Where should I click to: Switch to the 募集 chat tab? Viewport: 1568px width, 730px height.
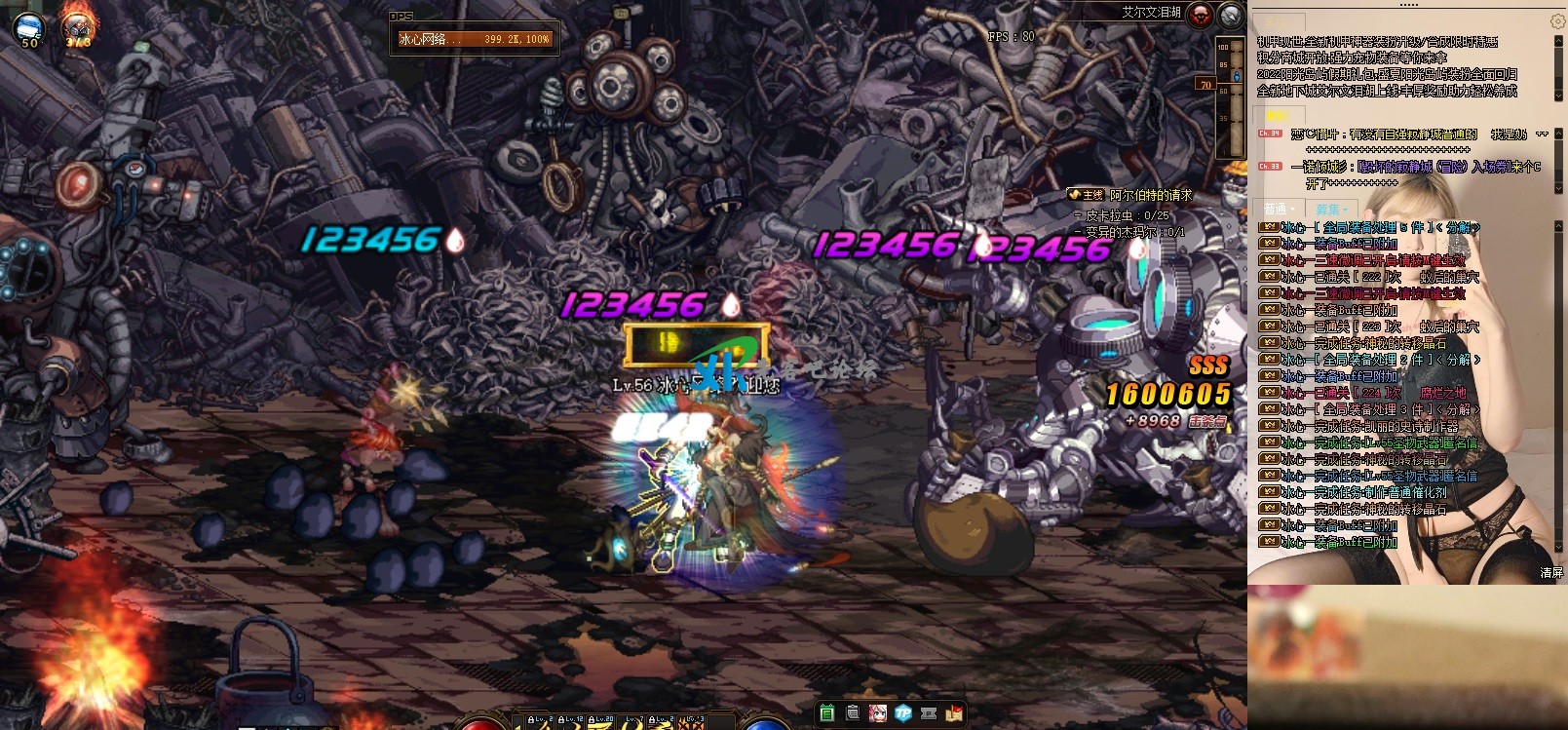tap(1329, 209)
